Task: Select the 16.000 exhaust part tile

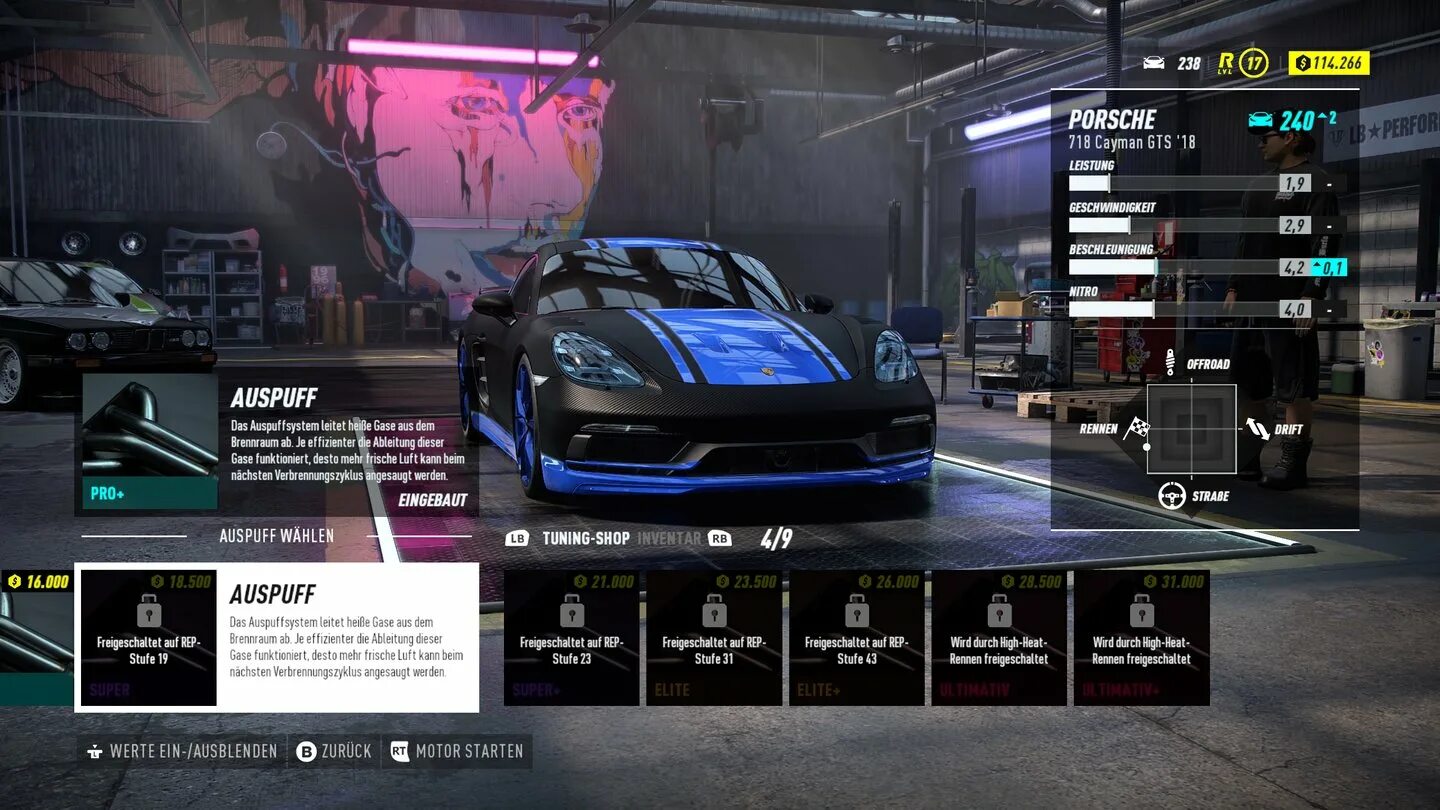Action: (x=35, y=638)
